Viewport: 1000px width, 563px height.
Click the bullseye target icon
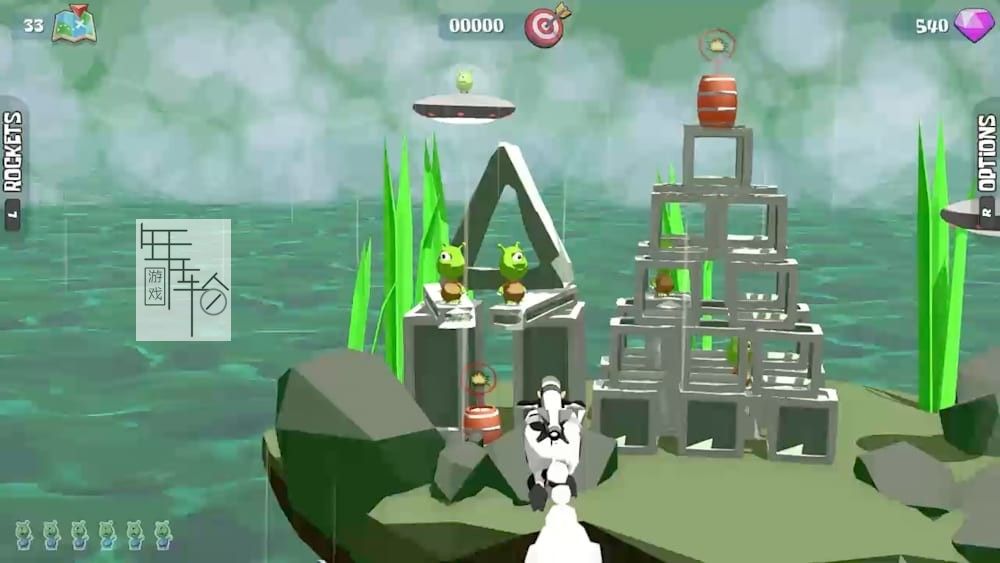pyautogui.click(x=545, y=24)
